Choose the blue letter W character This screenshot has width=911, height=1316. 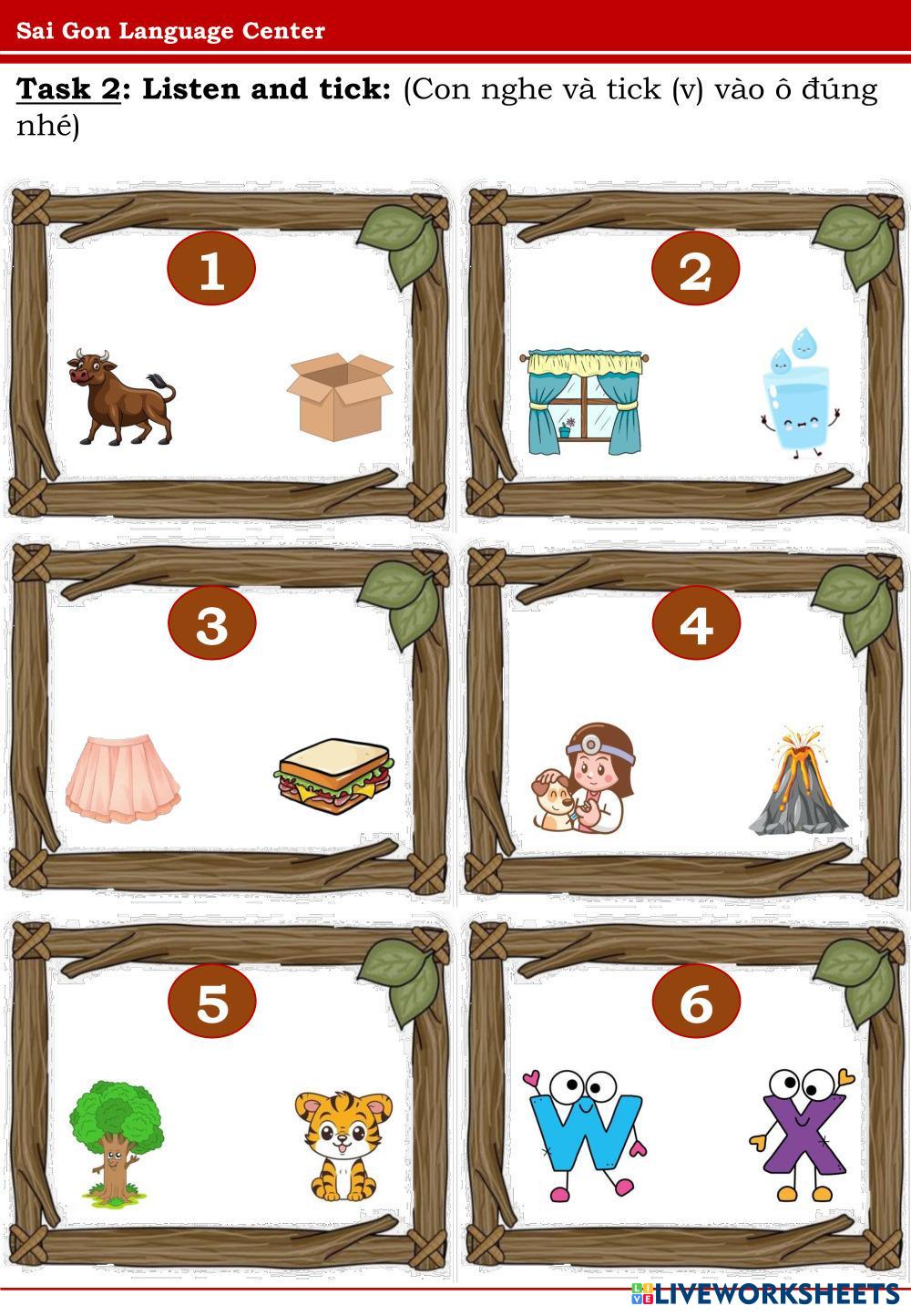point(583,1133)
